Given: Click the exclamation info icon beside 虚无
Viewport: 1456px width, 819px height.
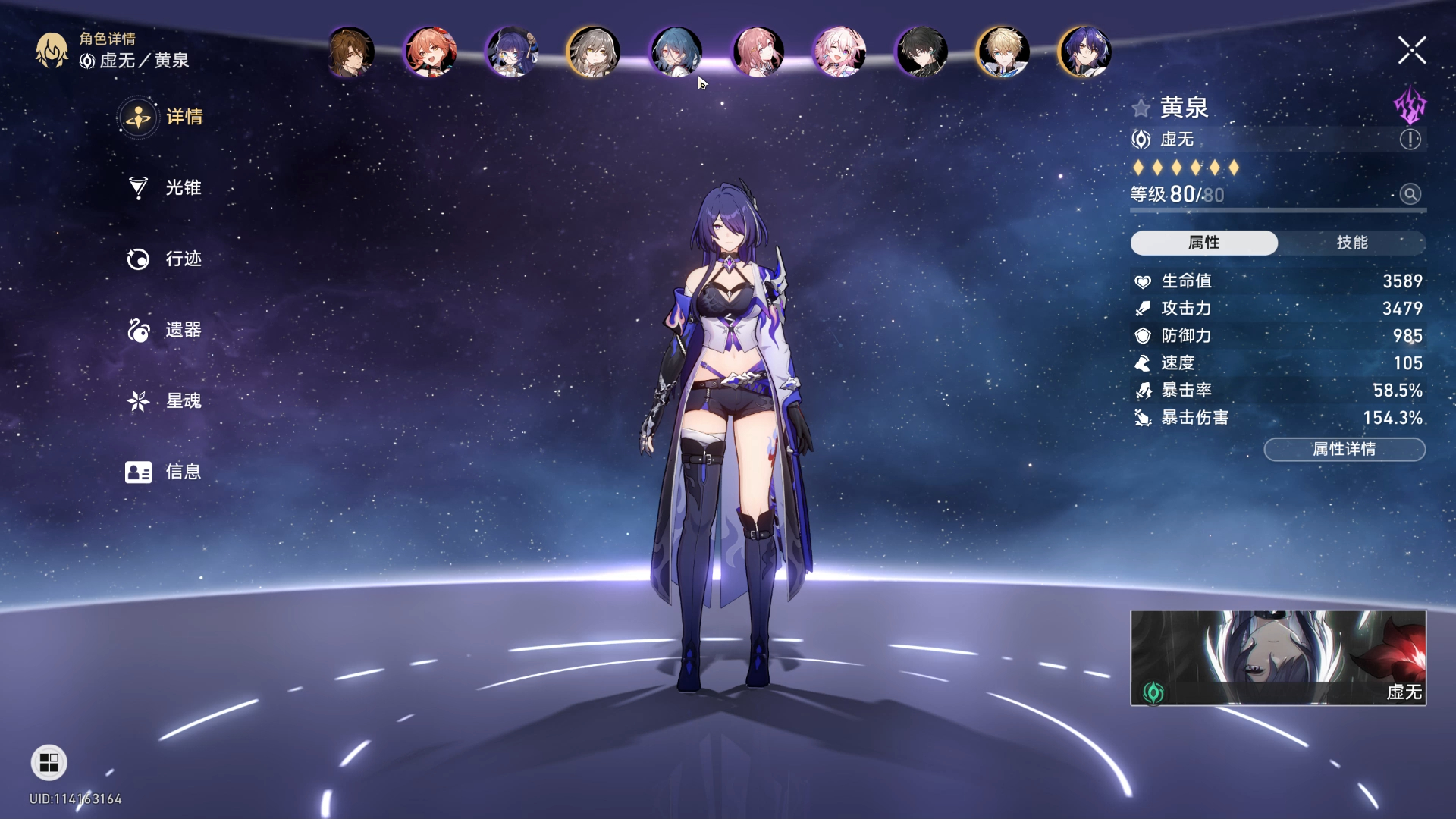Looking at the screenshot, I should point(1410,140).
